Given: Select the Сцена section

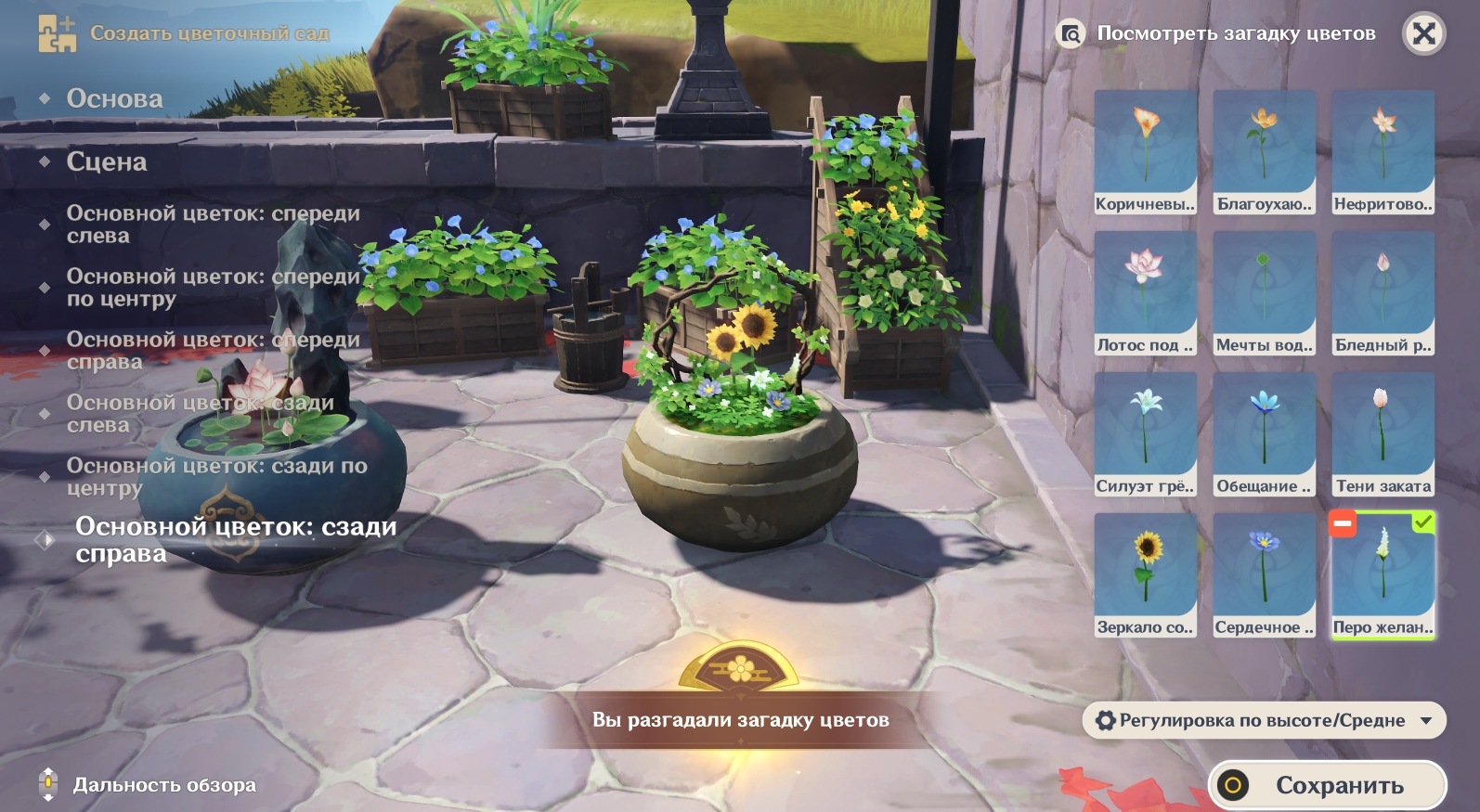Looking at the screenshot, I should (x=107, y=161).
